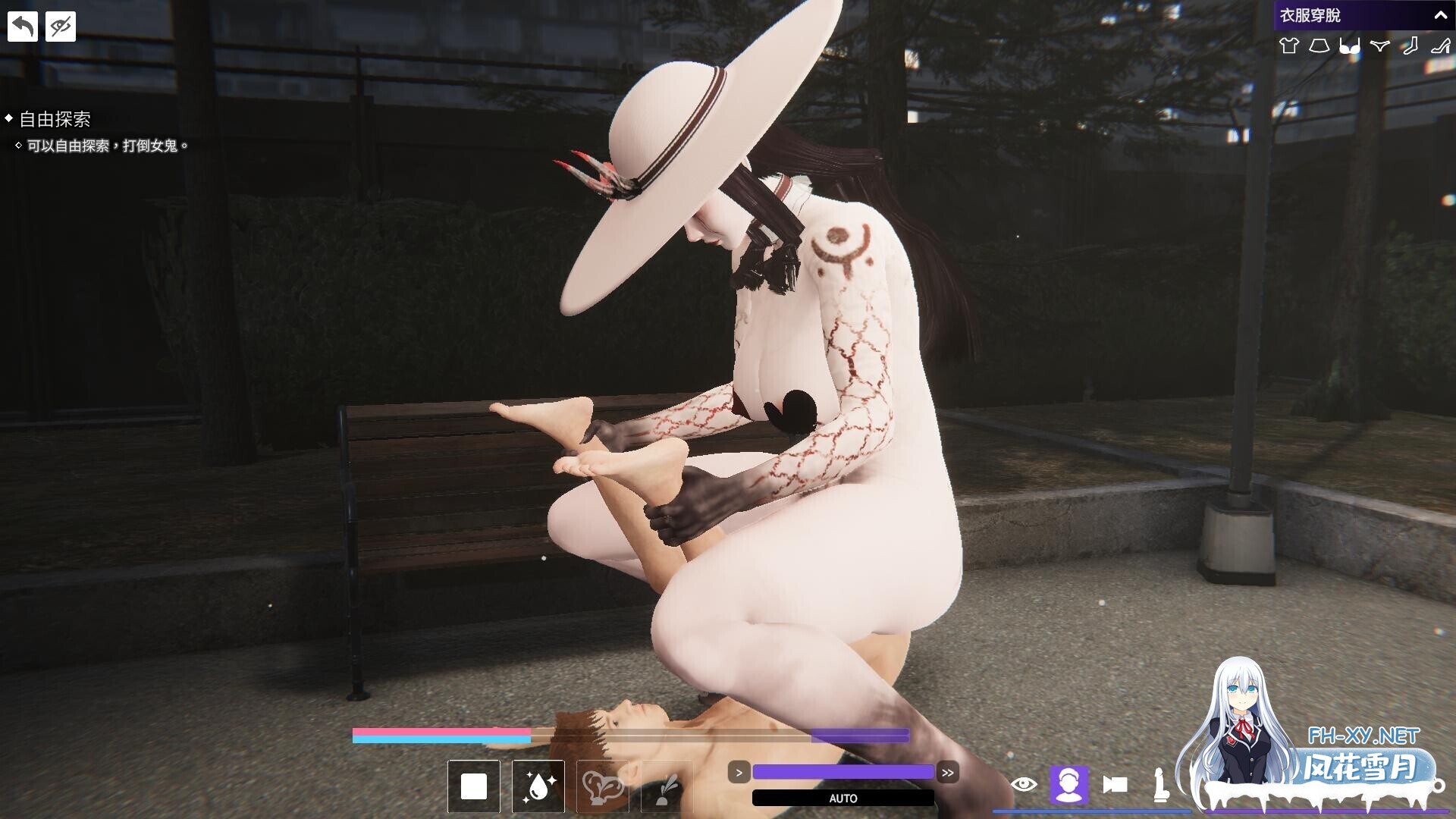
Task: Select the shirt/top clothing icon
Action: [x=1289, y=47]
